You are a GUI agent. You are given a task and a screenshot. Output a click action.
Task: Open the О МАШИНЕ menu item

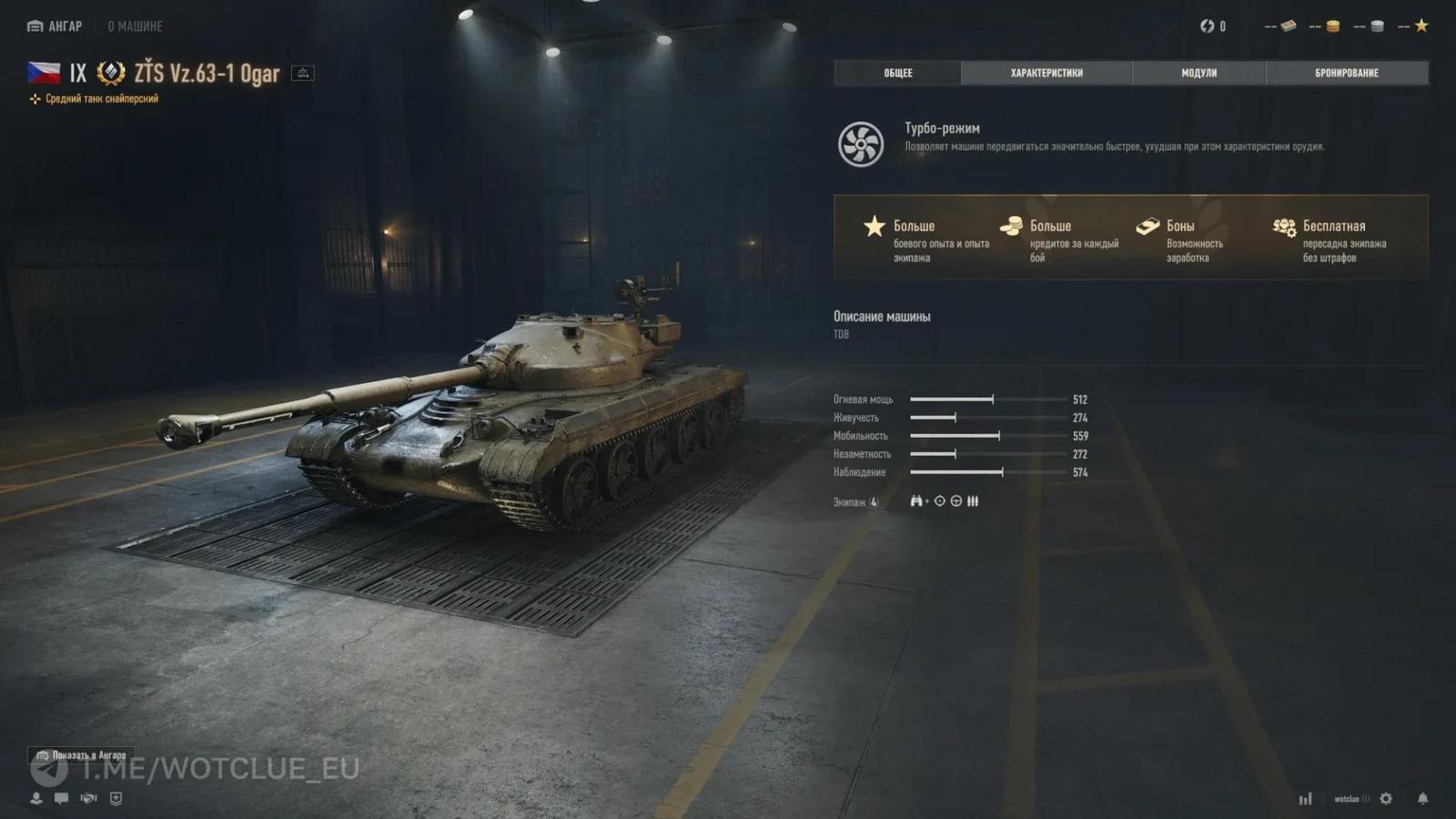(x=136, y=26)
